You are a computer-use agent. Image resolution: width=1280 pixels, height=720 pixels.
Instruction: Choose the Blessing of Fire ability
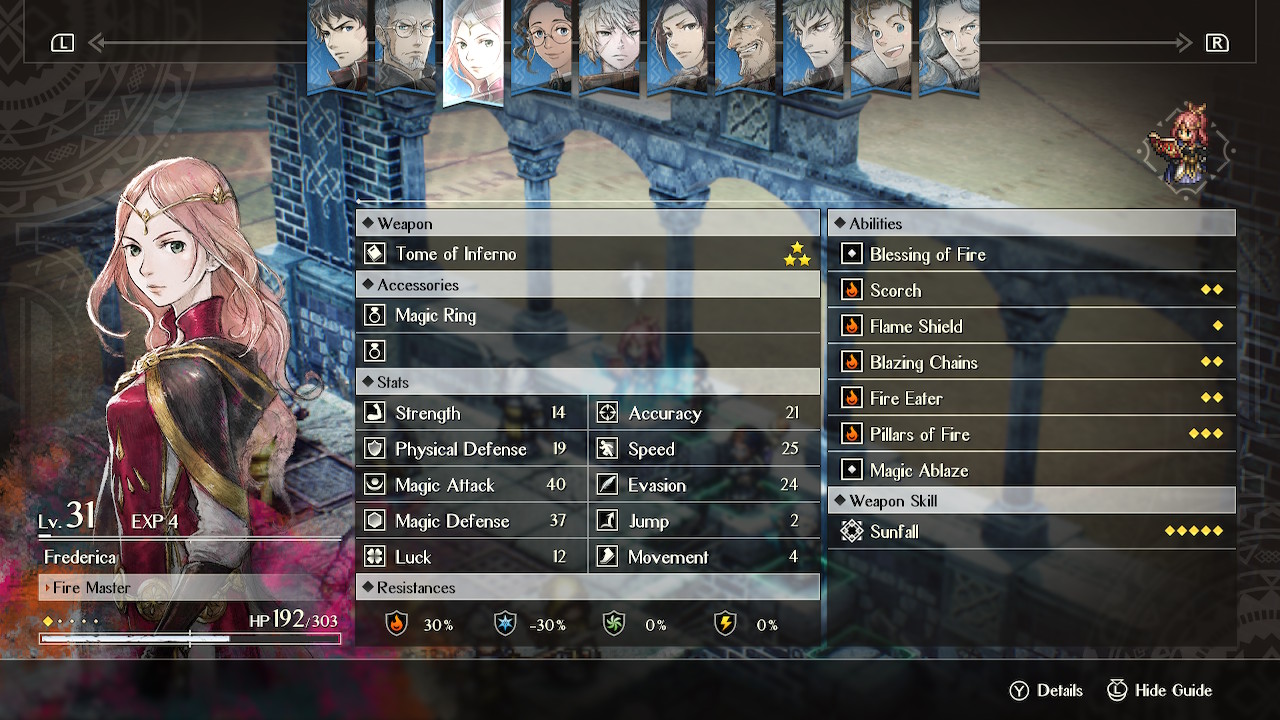click(x=1031, y=255)
